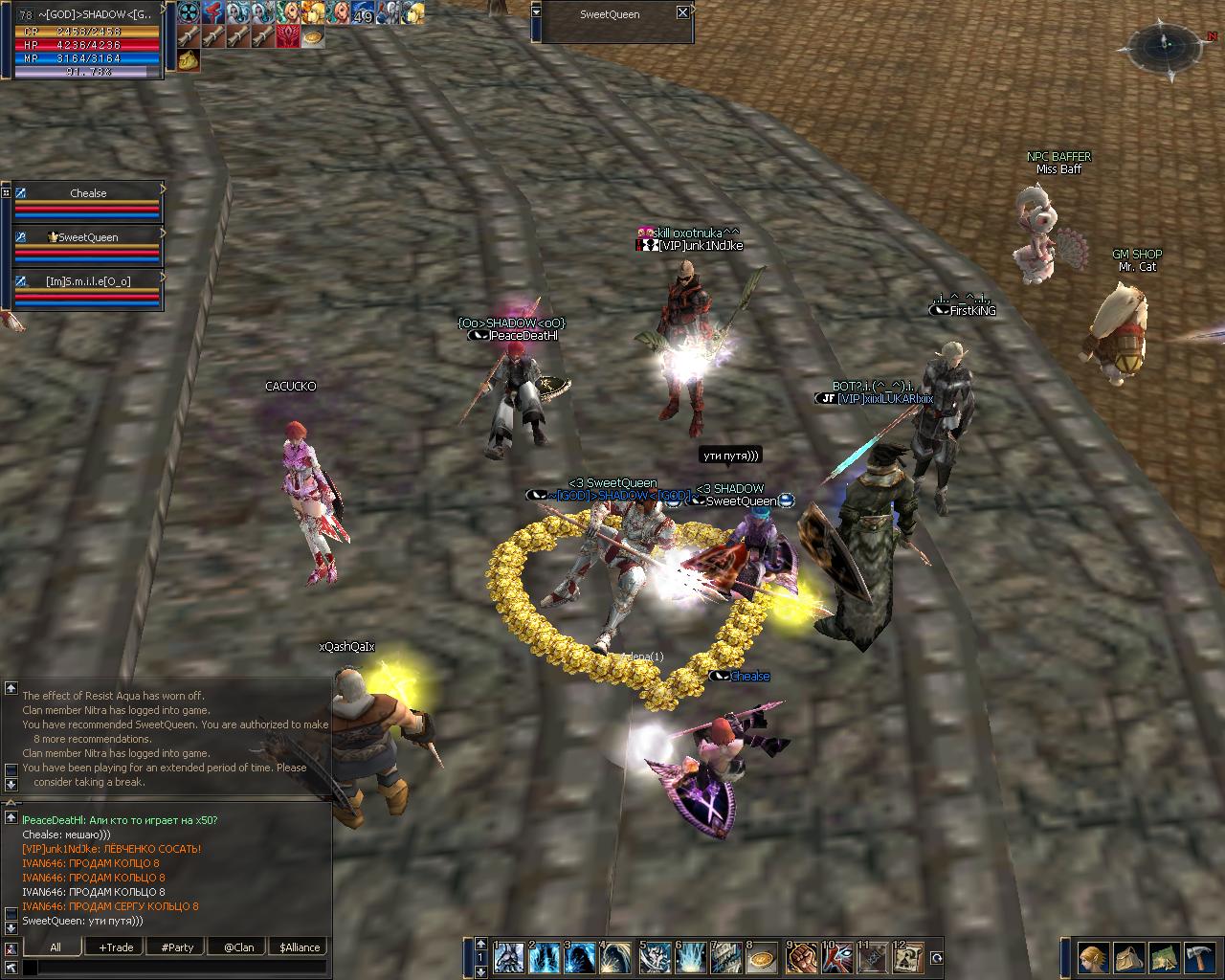Screen dimensions: 1225x980
Task: Switch shortcut bar to next page
Action: point(480,971)
